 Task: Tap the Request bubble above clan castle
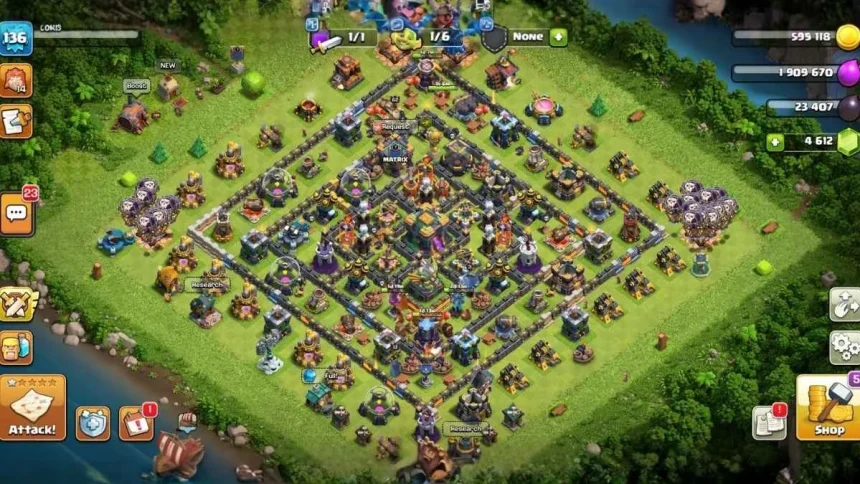tap(393, 128)
